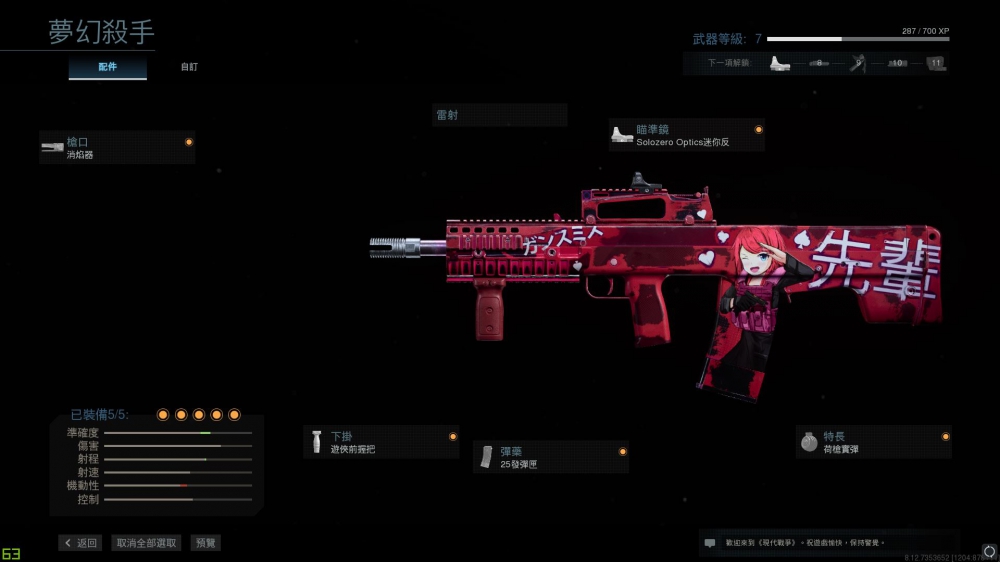Open the 瞄準鏡 optic attachment slot
Screen dimensions: 1000x562
pyautogui.click(x=686, y=135)
